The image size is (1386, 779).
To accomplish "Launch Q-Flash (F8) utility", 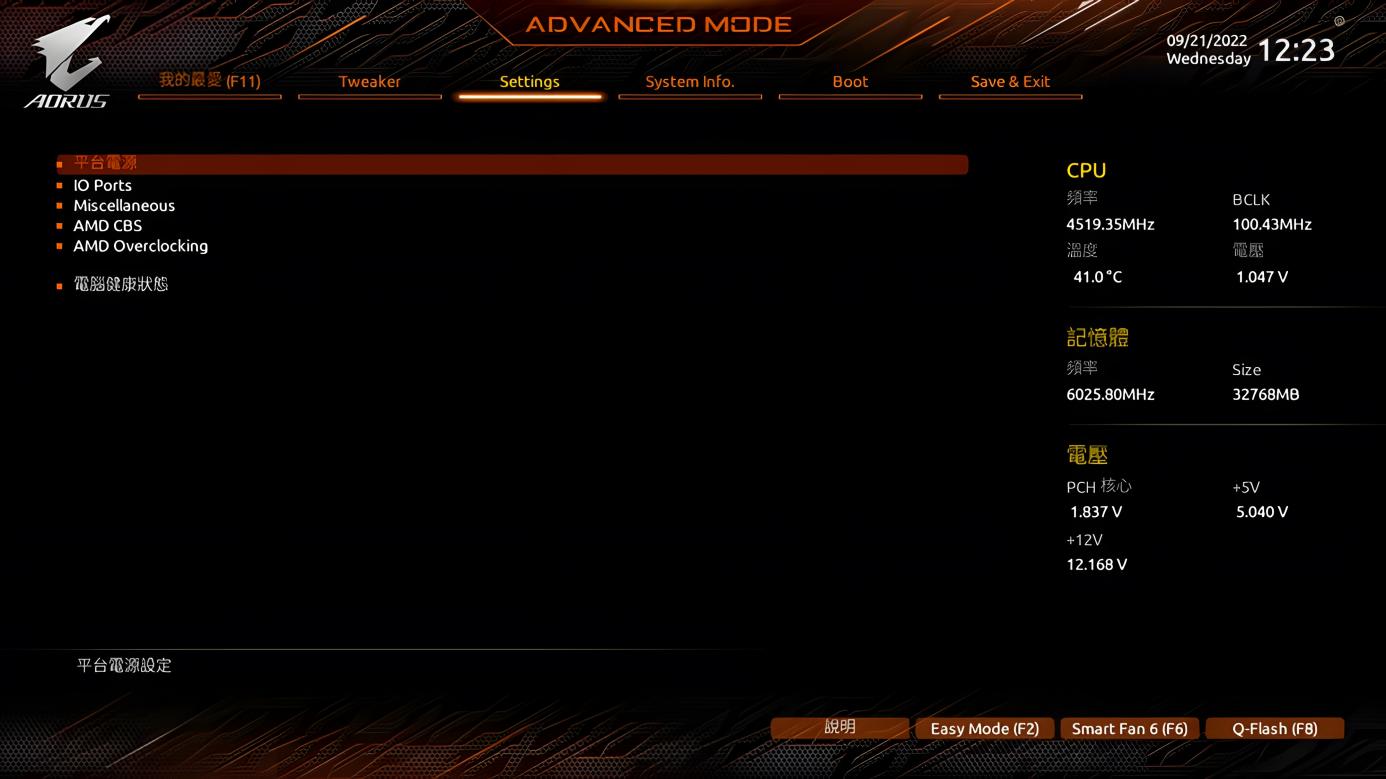I will click(1274, 728).
